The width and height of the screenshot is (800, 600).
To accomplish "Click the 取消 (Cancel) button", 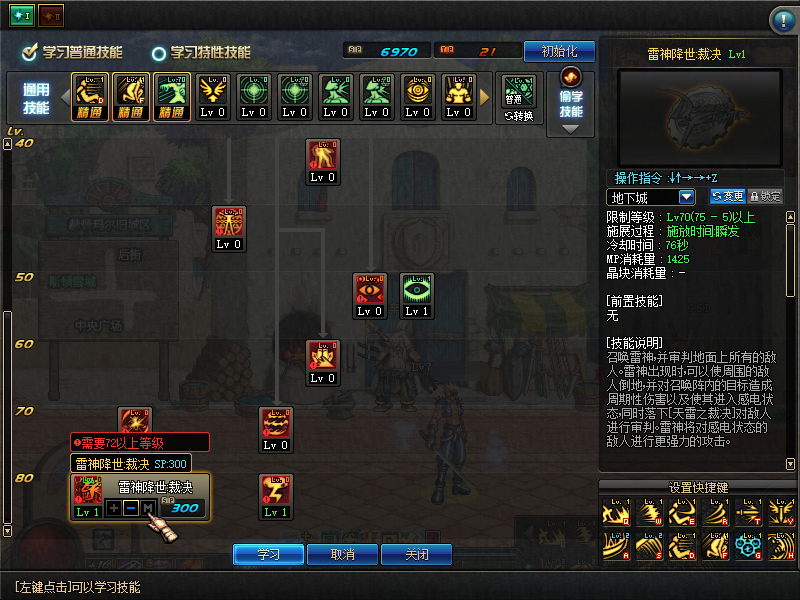I will coord(343,554).
